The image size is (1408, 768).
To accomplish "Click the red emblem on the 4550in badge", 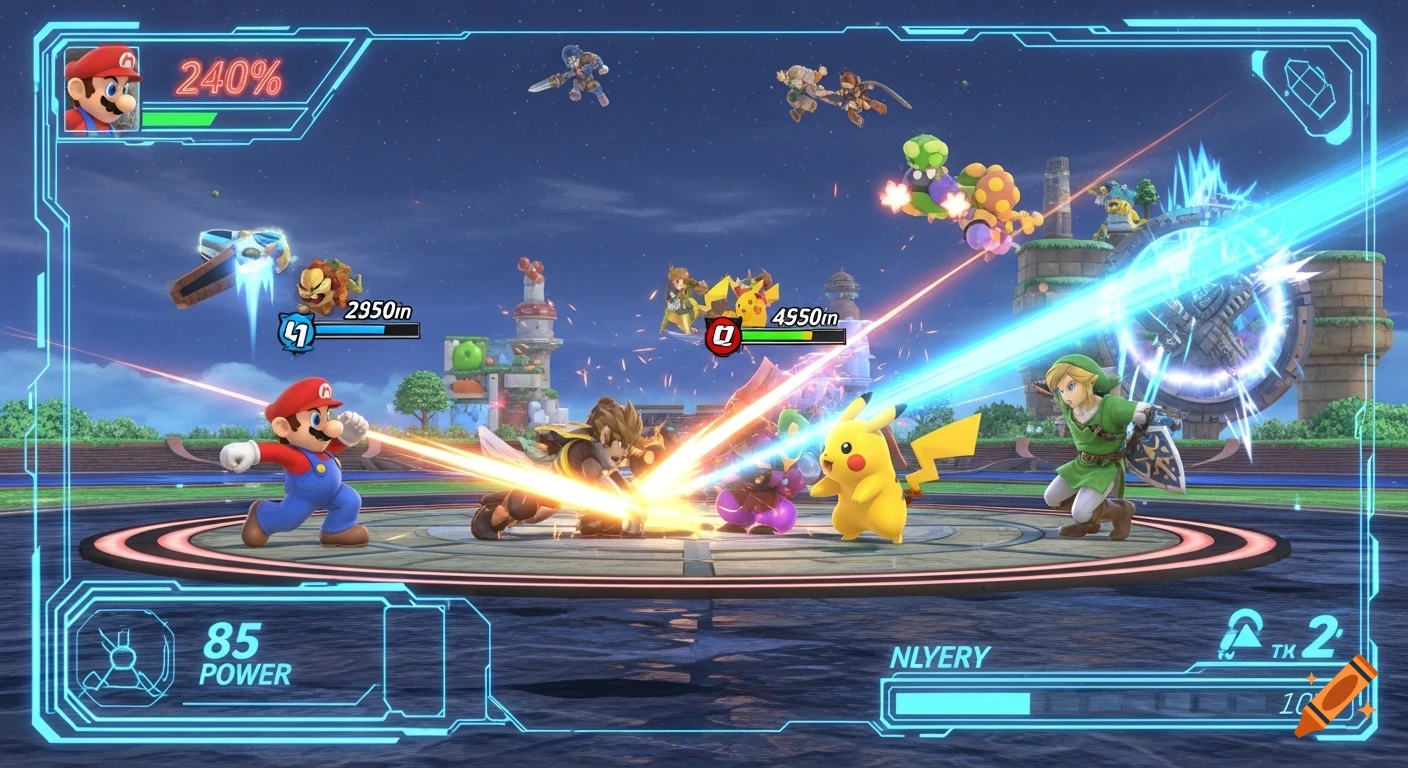I will pos(721,337).
